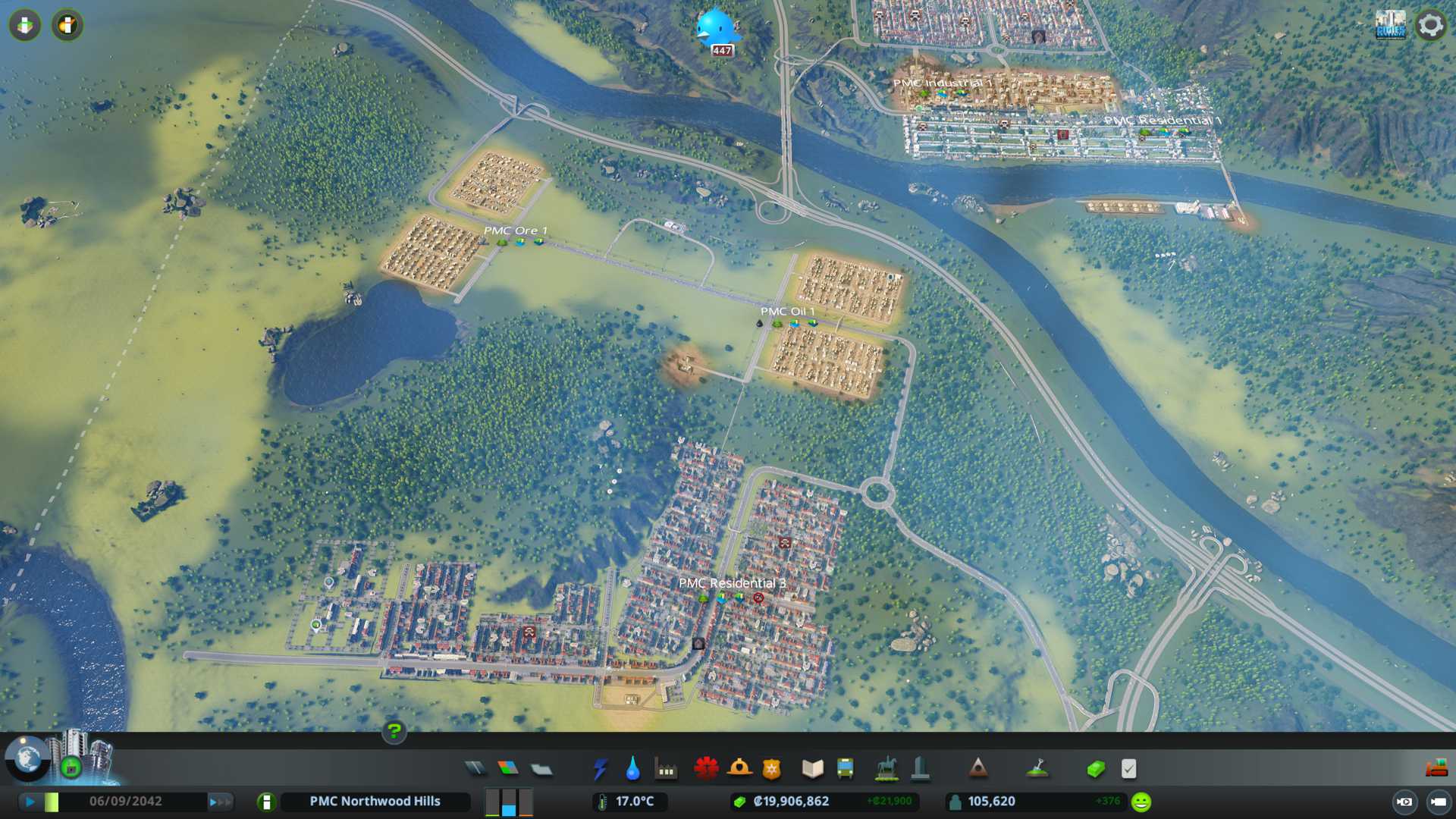
Task: Open the Parks statue menu
Action: (x=886, y=769)
